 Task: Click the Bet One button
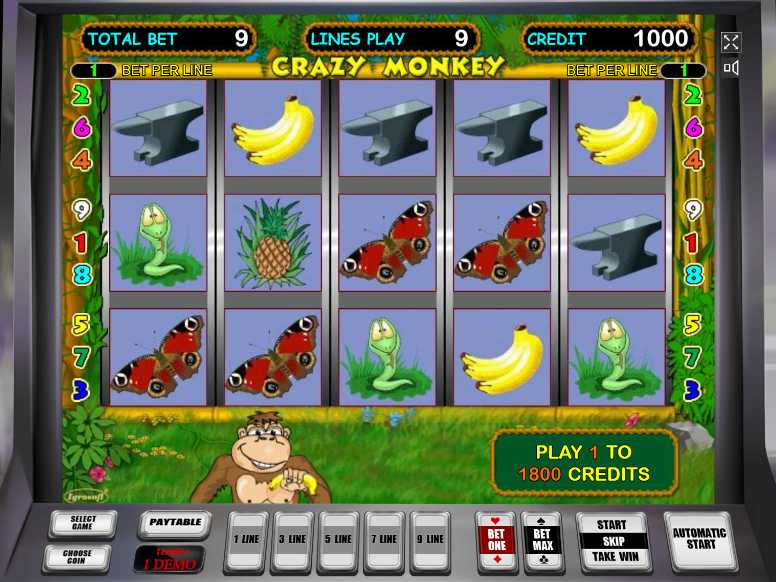point(497,541)
